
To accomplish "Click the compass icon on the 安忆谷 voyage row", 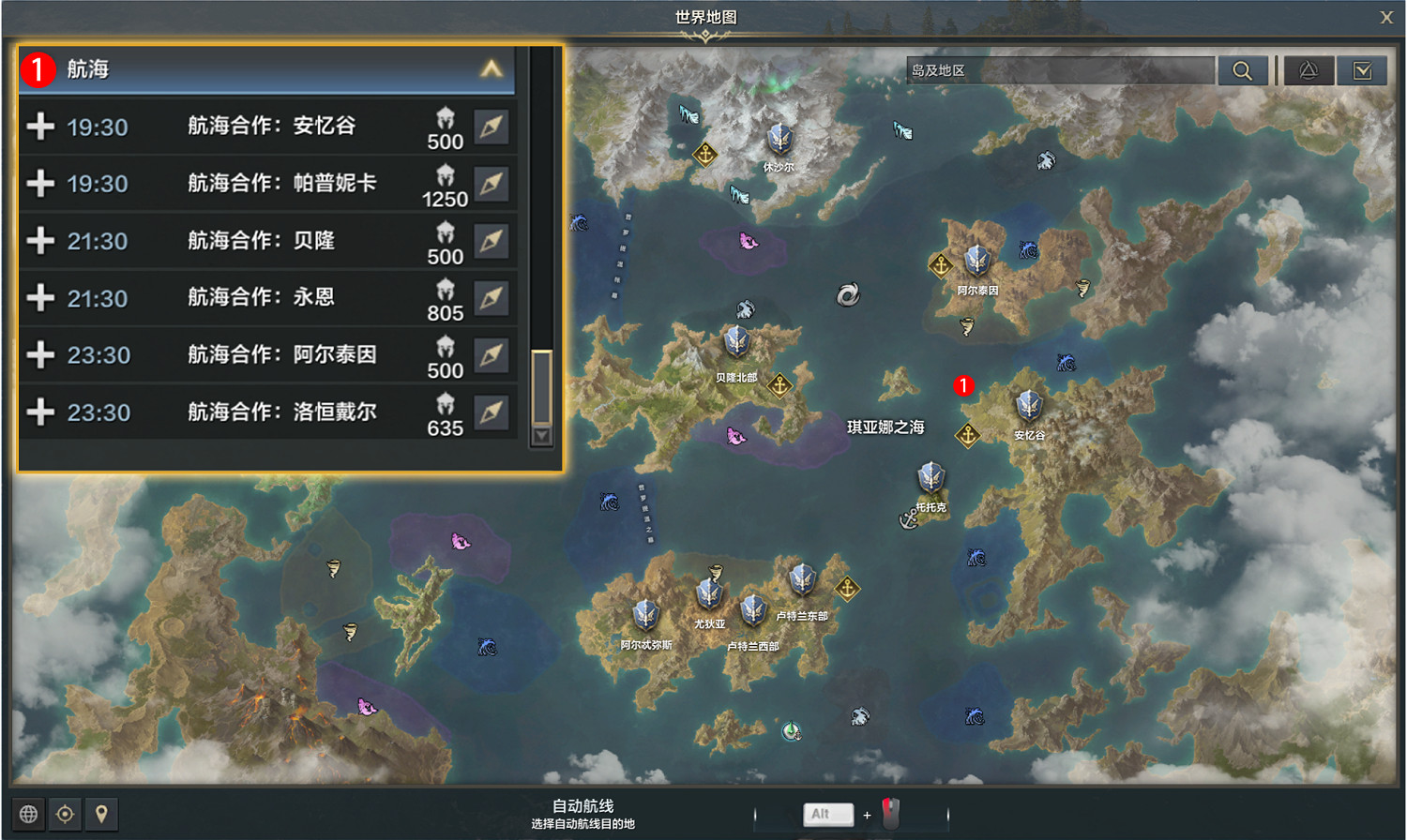I will [492, 127].
